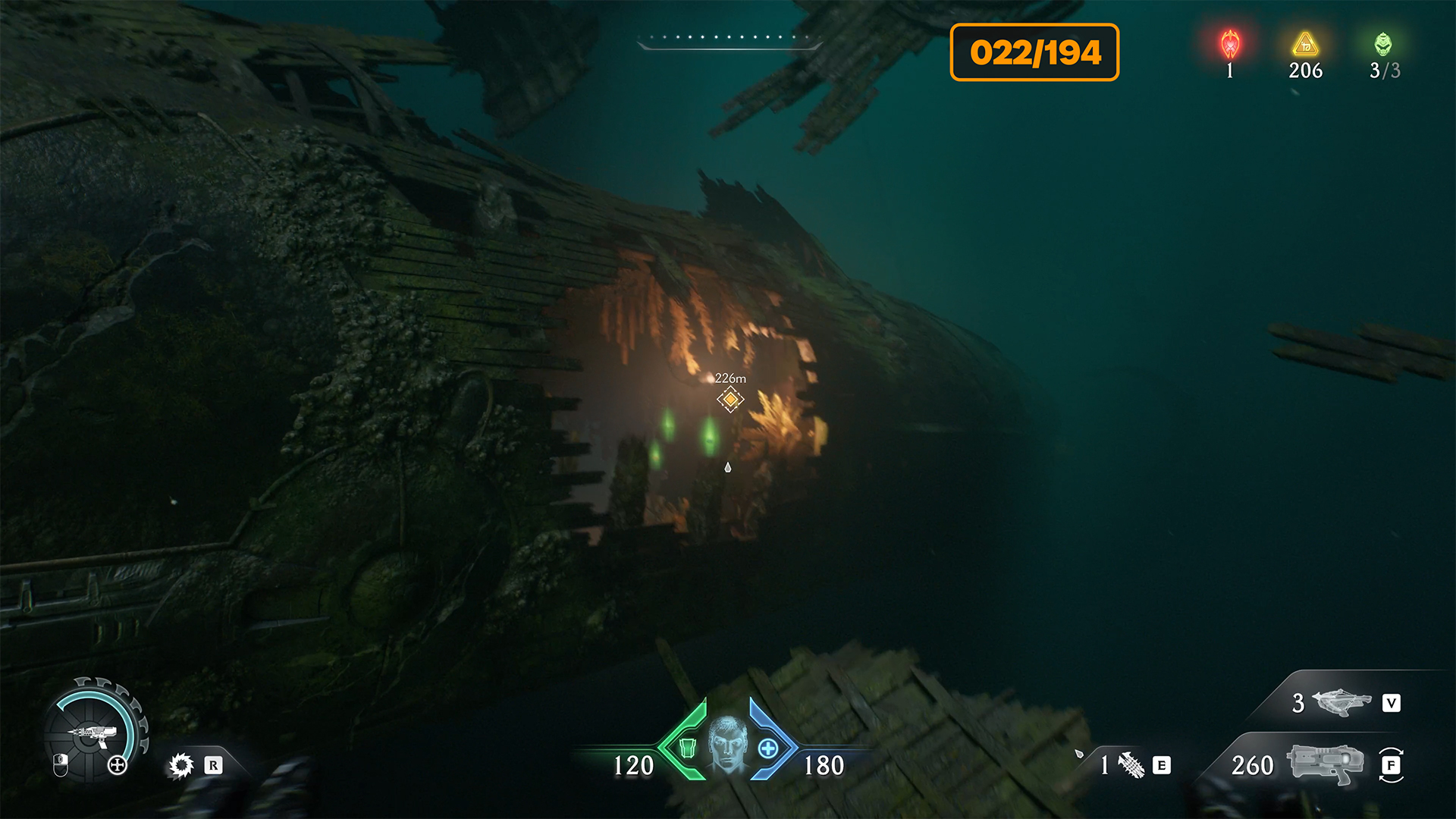
Task: Click the red life sigil icon
Action: click(x=1230, y=45)
